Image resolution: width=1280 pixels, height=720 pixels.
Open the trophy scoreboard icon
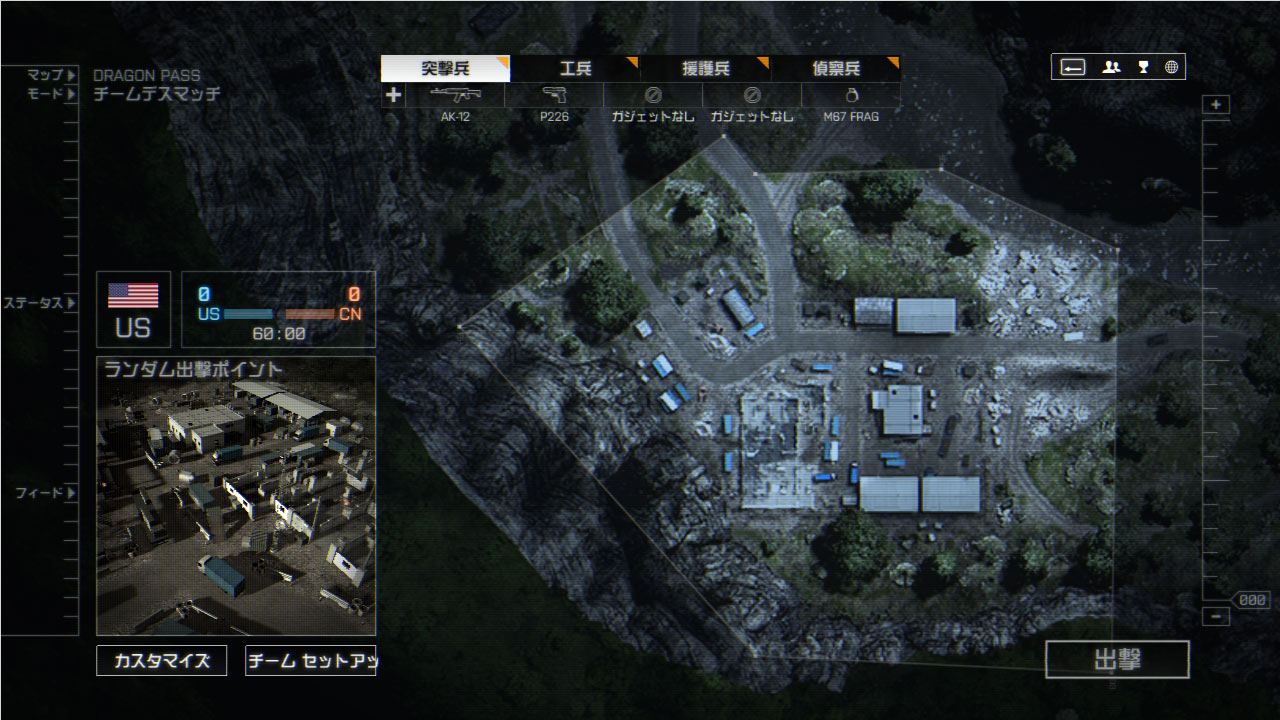1143,67
